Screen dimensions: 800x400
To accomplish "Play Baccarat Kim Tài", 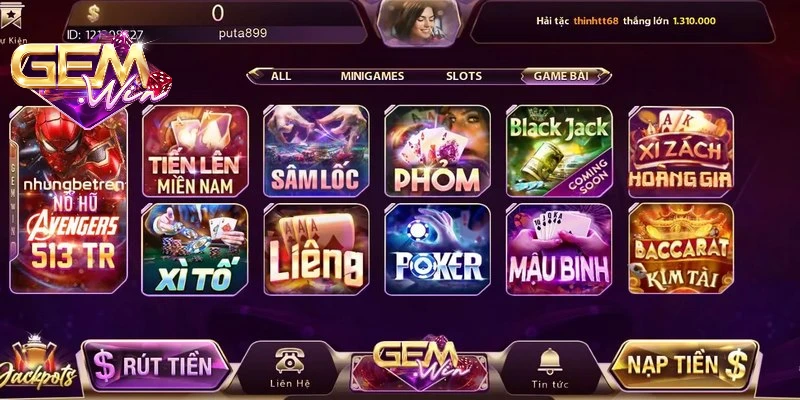I will [x=680, y=250].
